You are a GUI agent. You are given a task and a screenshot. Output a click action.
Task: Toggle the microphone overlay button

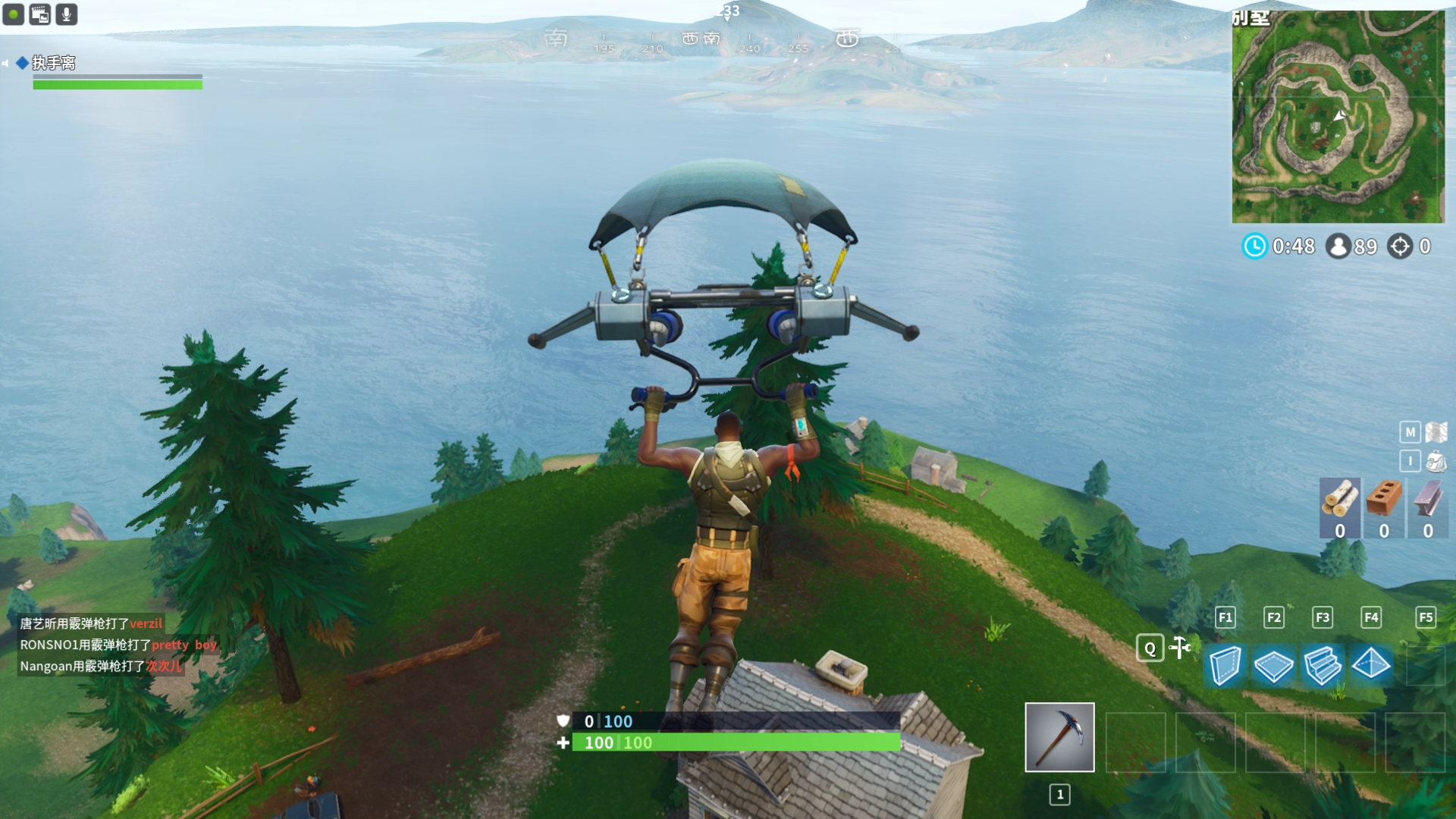pos(67,14)
